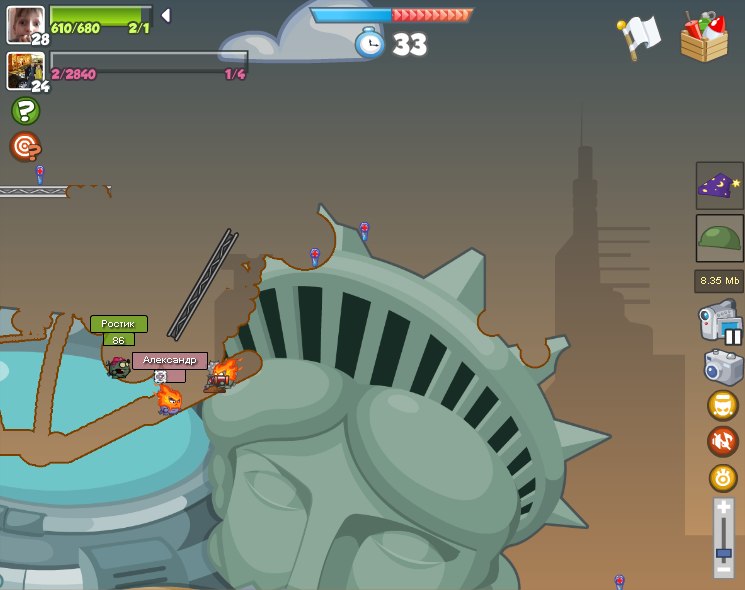This screenshot has height=590, width=745.
Task: Choose the purple wizard hat slot
Action: 719,186
